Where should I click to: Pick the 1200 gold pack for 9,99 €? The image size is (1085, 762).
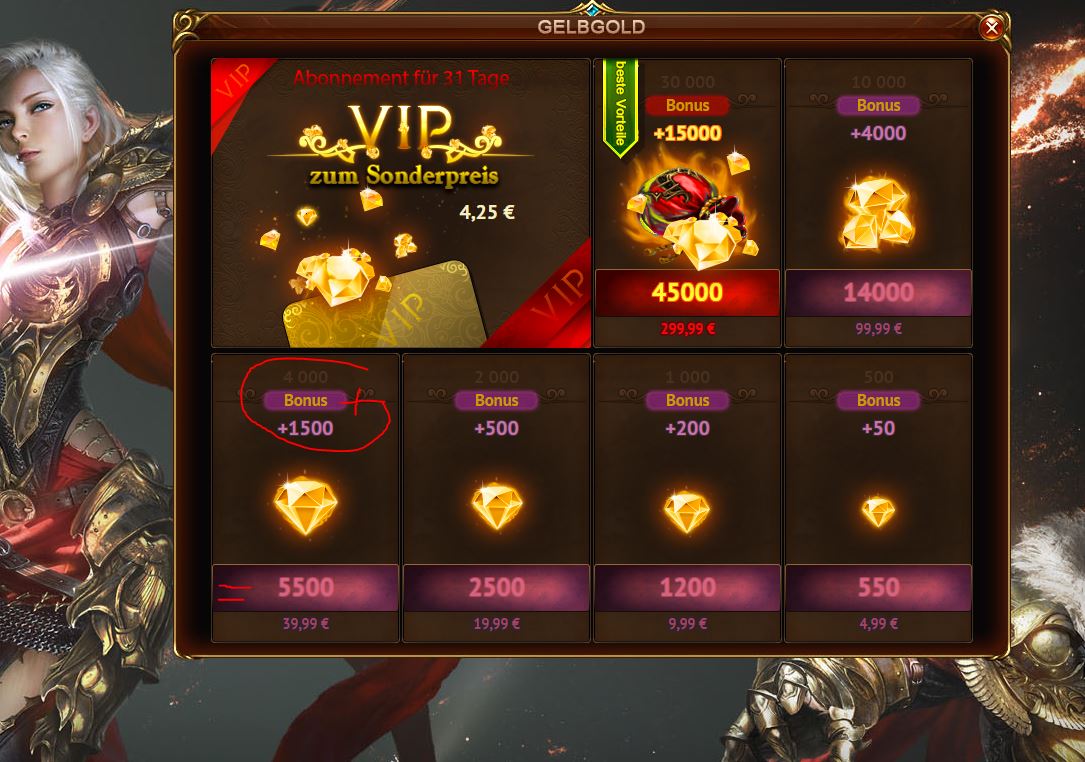687,587
